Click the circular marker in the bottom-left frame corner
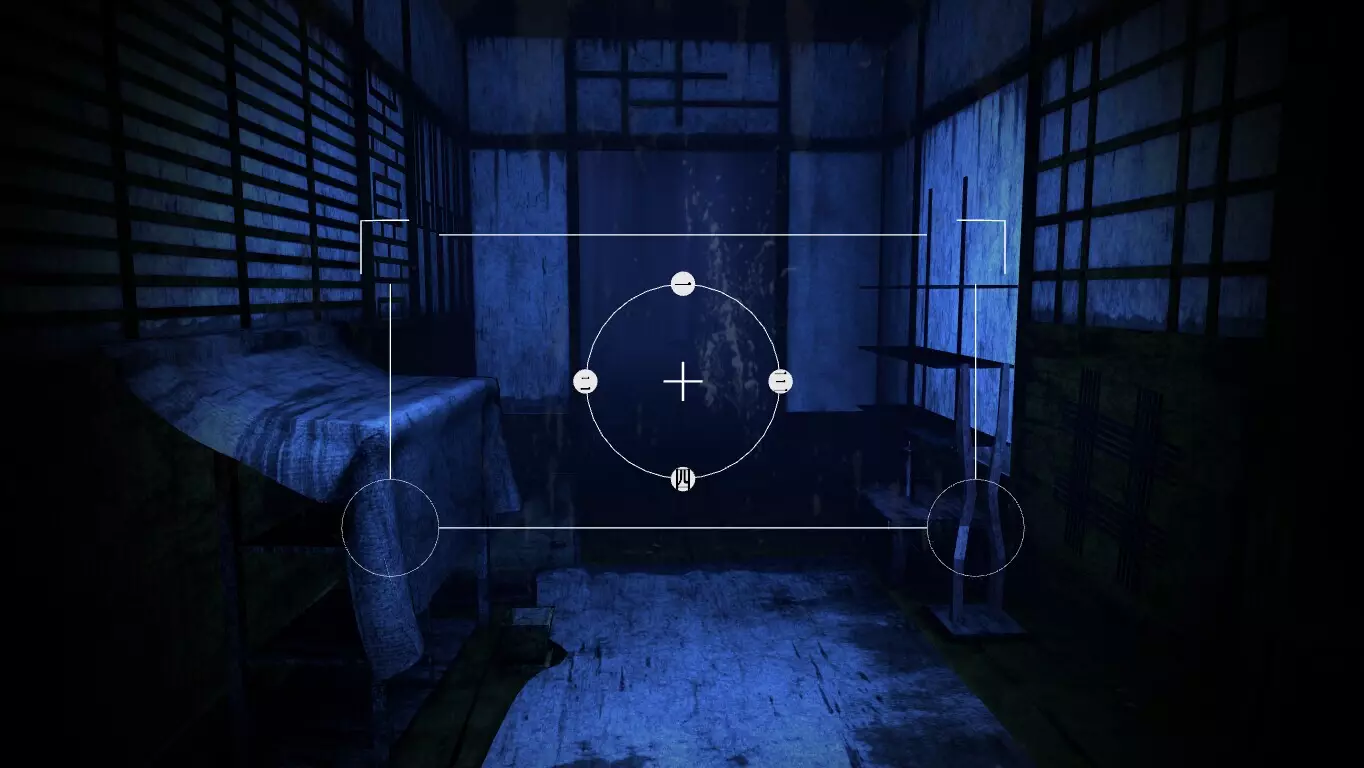Viewport: 1364px width, 768px height. point(390,529)
